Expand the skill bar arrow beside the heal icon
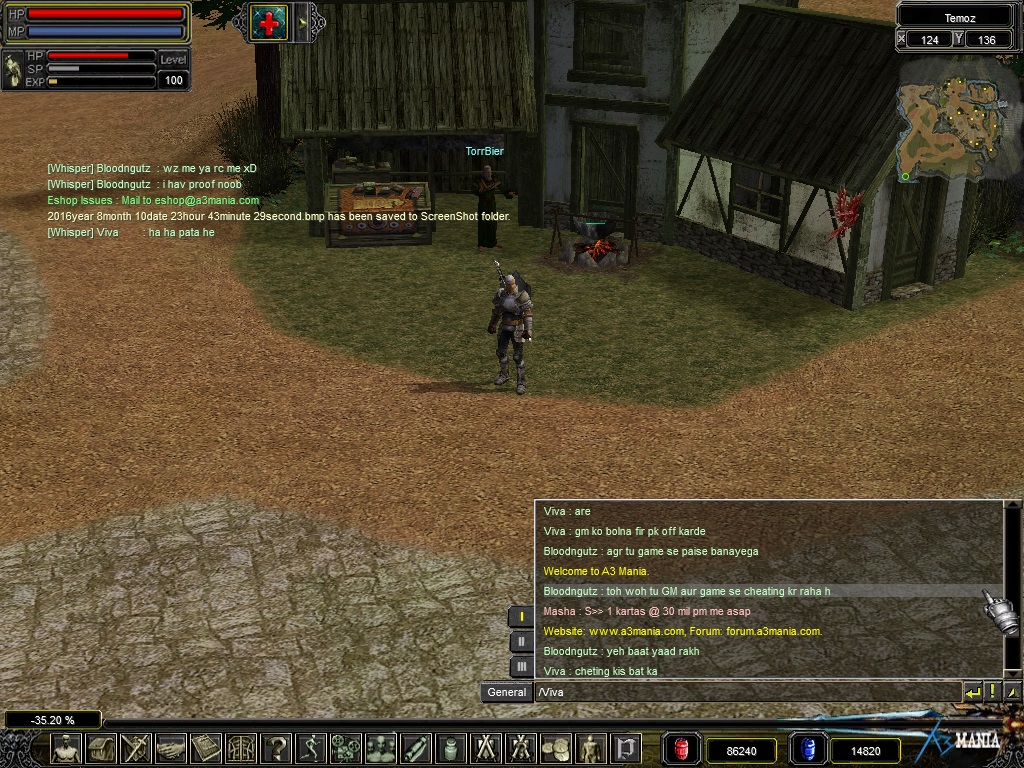The width and height of the screenshot is (1024, 768). [x=301, y=22]
